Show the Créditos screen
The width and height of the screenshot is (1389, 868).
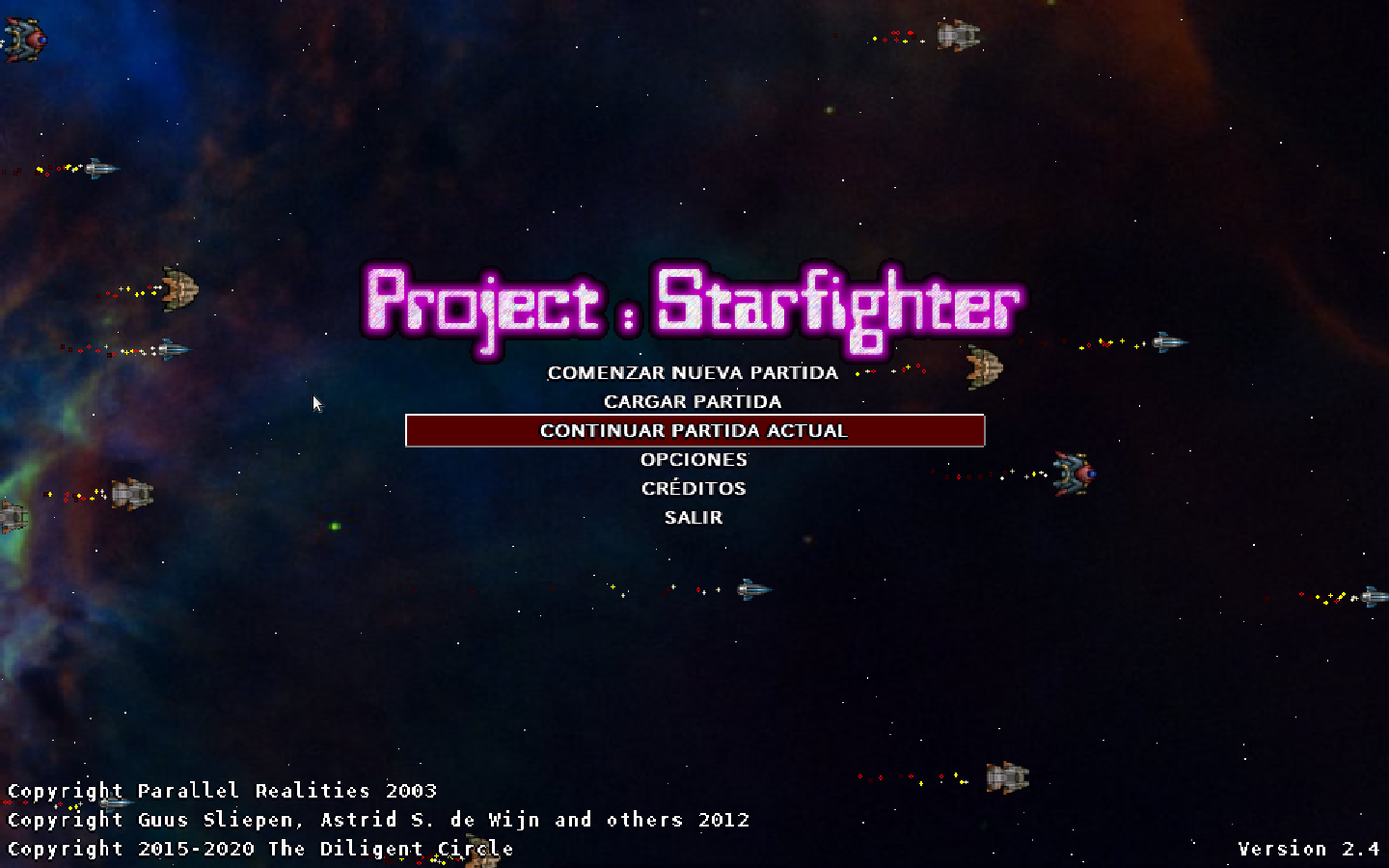point(694,489)
